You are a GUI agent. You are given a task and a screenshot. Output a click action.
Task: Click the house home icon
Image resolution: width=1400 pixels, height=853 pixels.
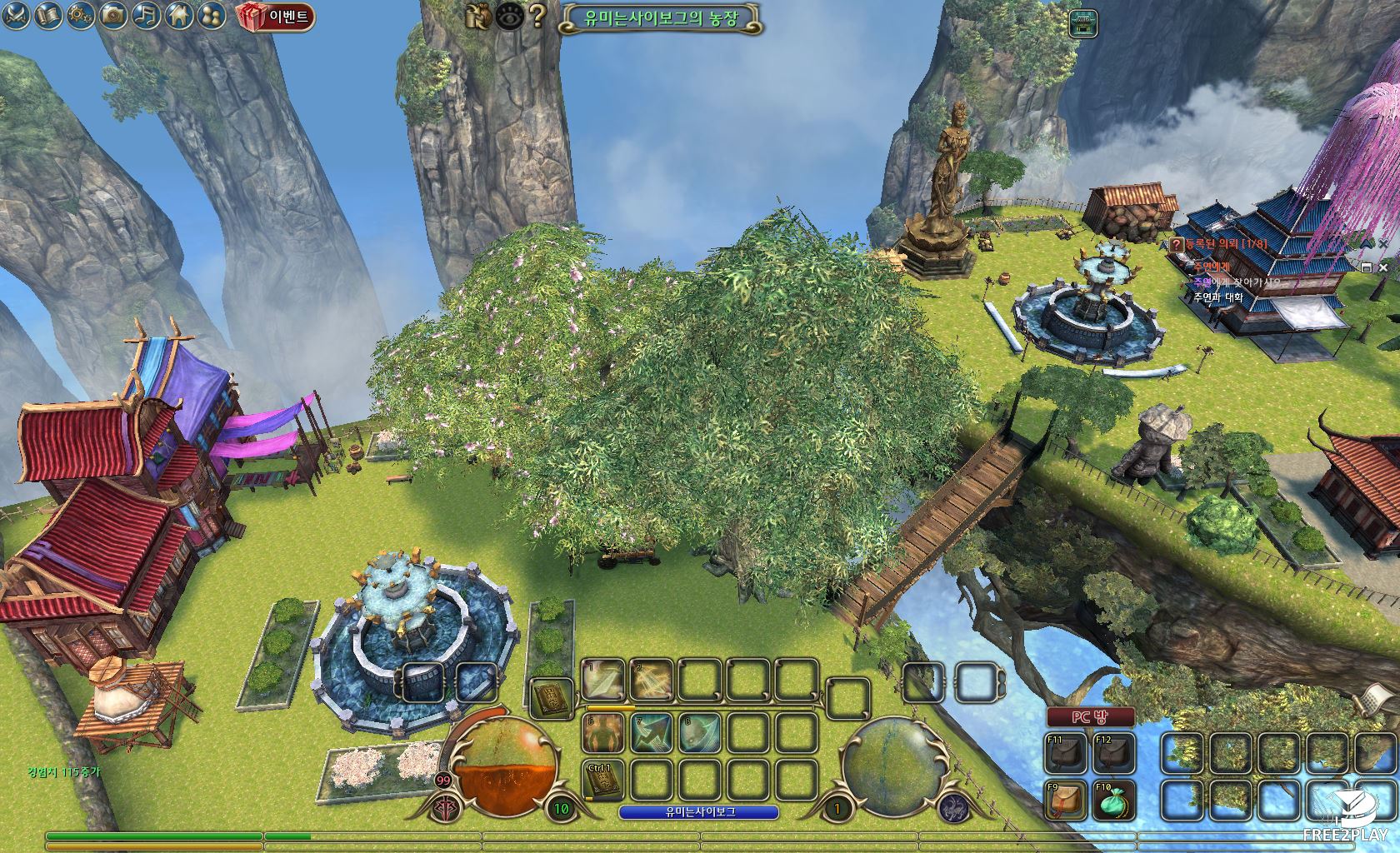177,15
